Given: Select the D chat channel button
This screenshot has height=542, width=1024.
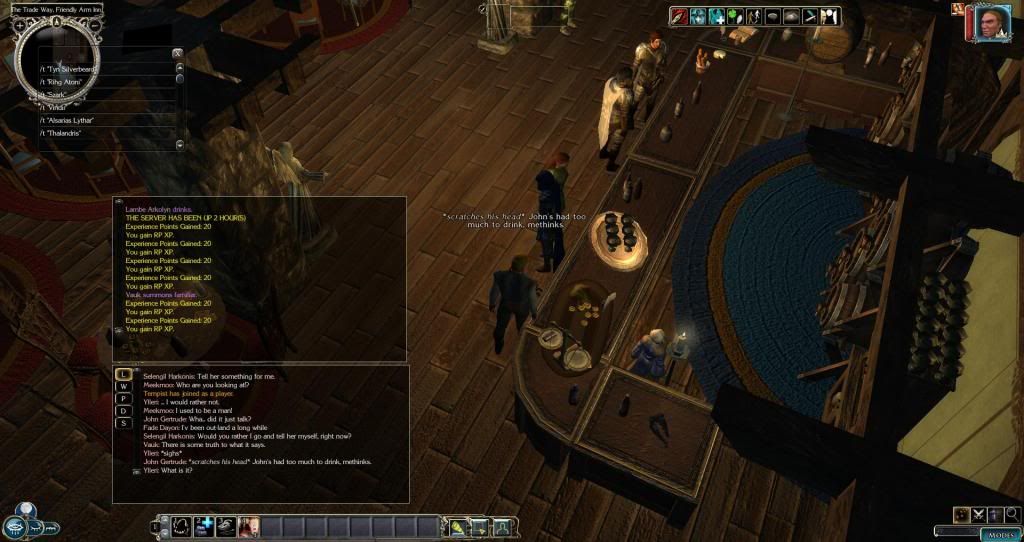Looking at the screenshot, I should coord(124,411).
